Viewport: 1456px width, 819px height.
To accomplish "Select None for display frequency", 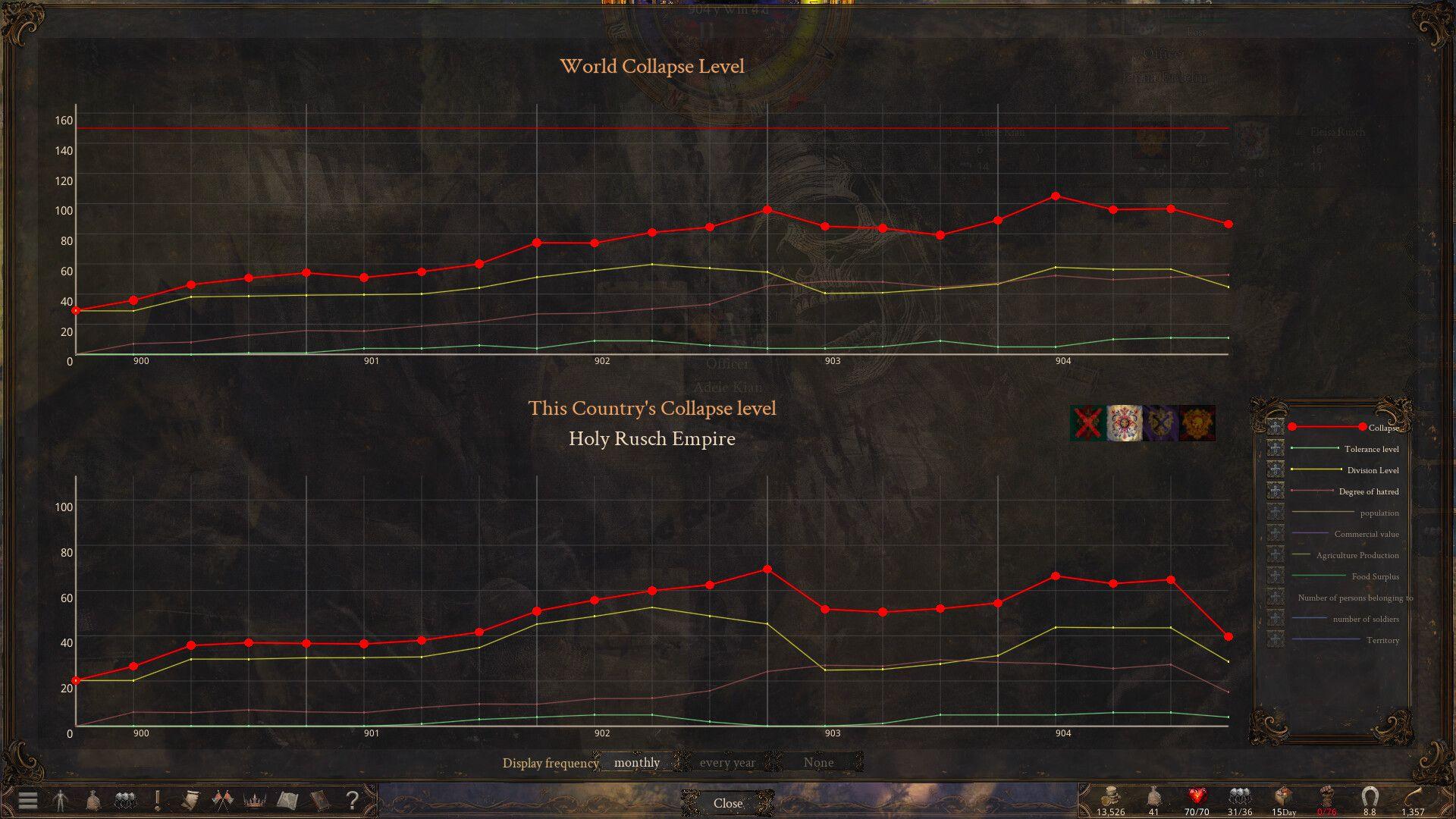I will click(818, 762).
